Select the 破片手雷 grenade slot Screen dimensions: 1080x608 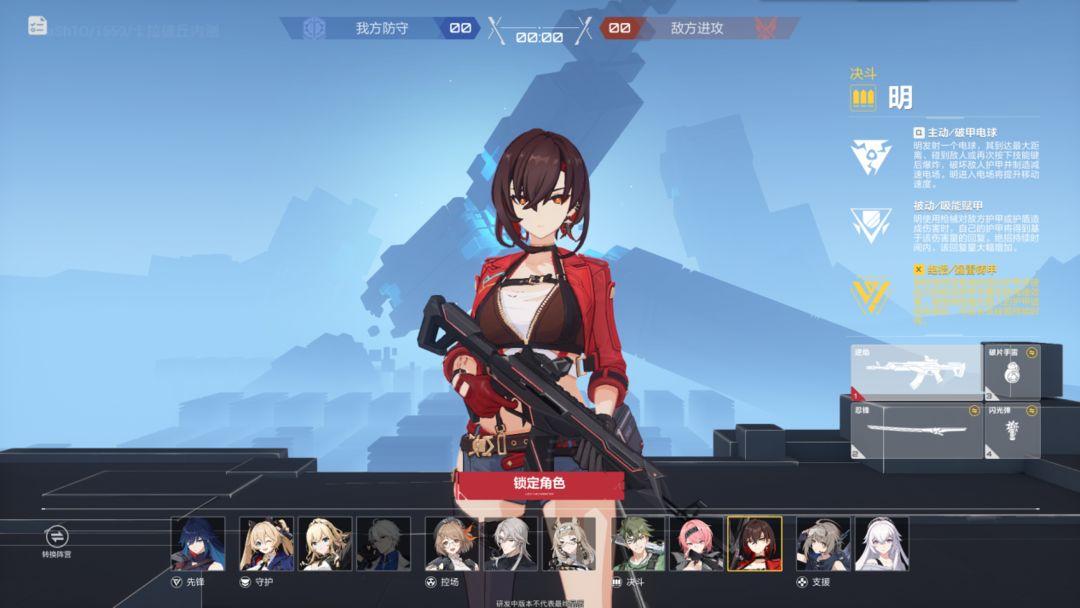click(1011, 371)
